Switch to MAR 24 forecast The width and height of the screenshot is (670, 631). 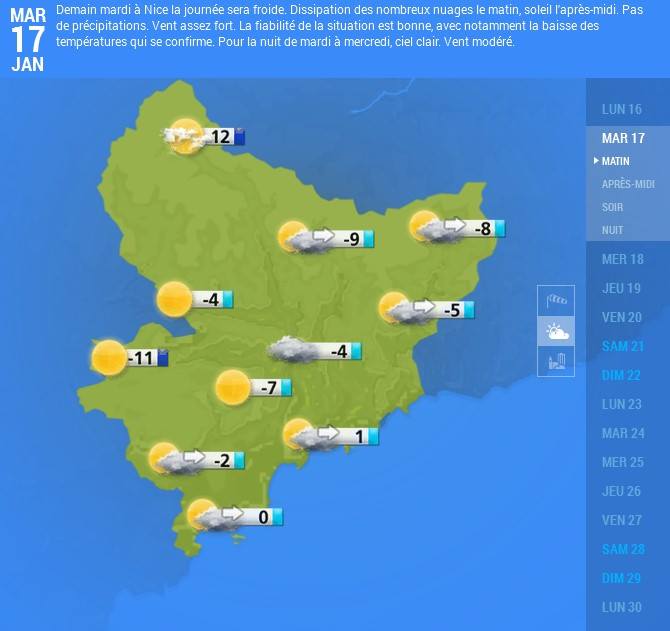[x=623, y=433]
